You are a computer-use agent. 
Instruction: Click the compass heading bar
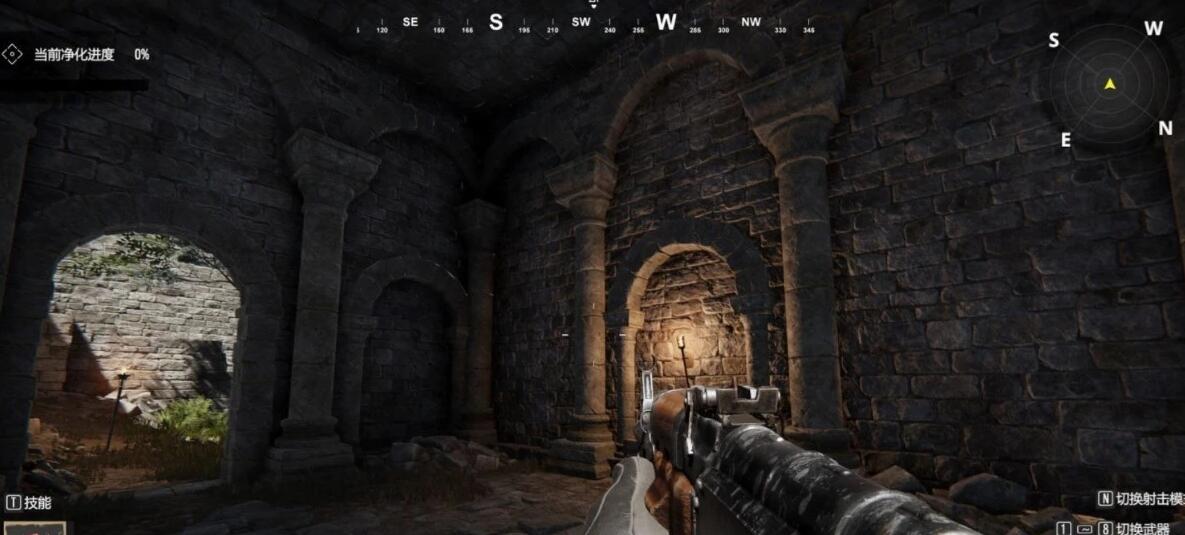[587, 23]
